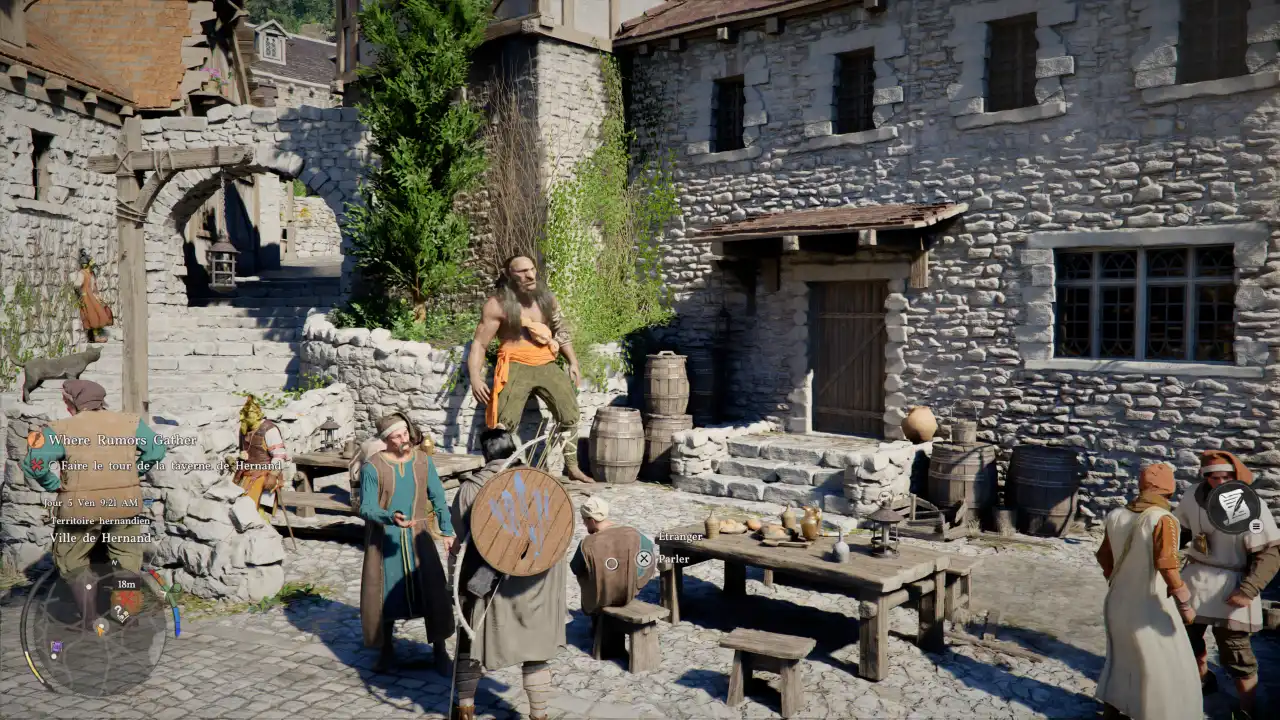Open the quest journal scroll icon

1232,507
